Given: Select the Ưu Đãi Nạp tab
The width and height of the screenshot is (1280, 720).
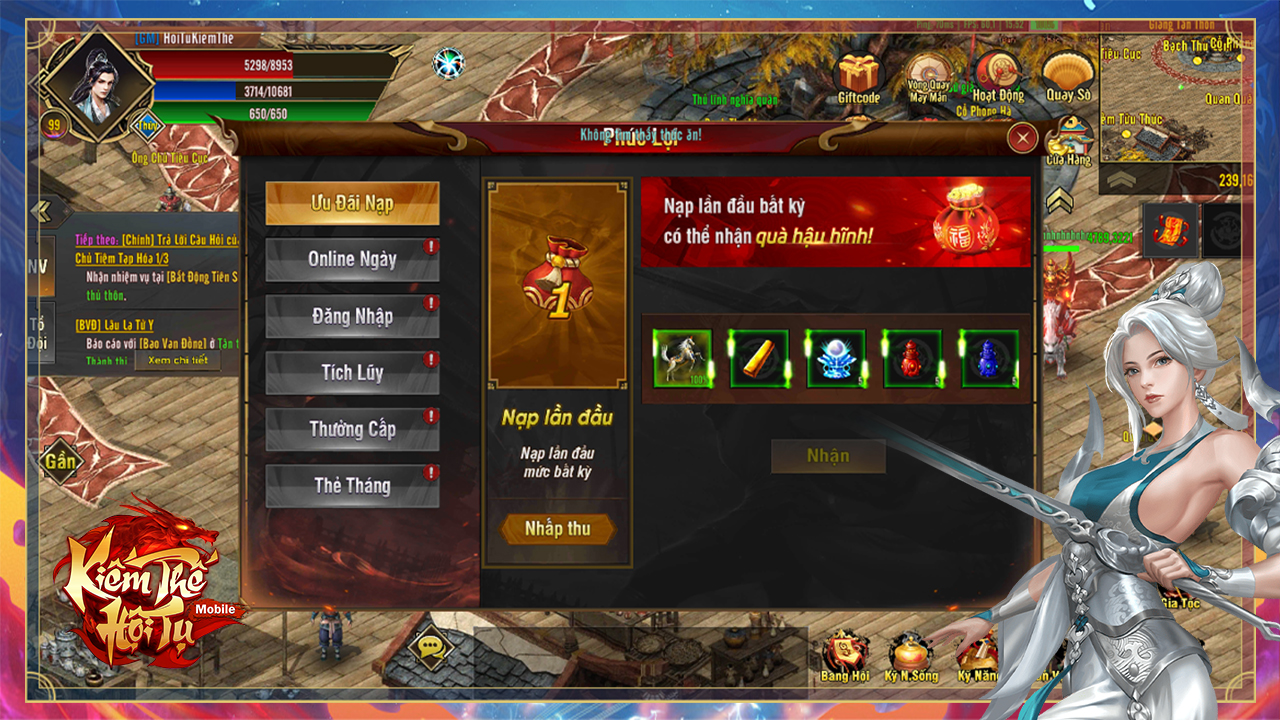Looking at the screenshot, I should pyautogui.click(x=352, y=204).
